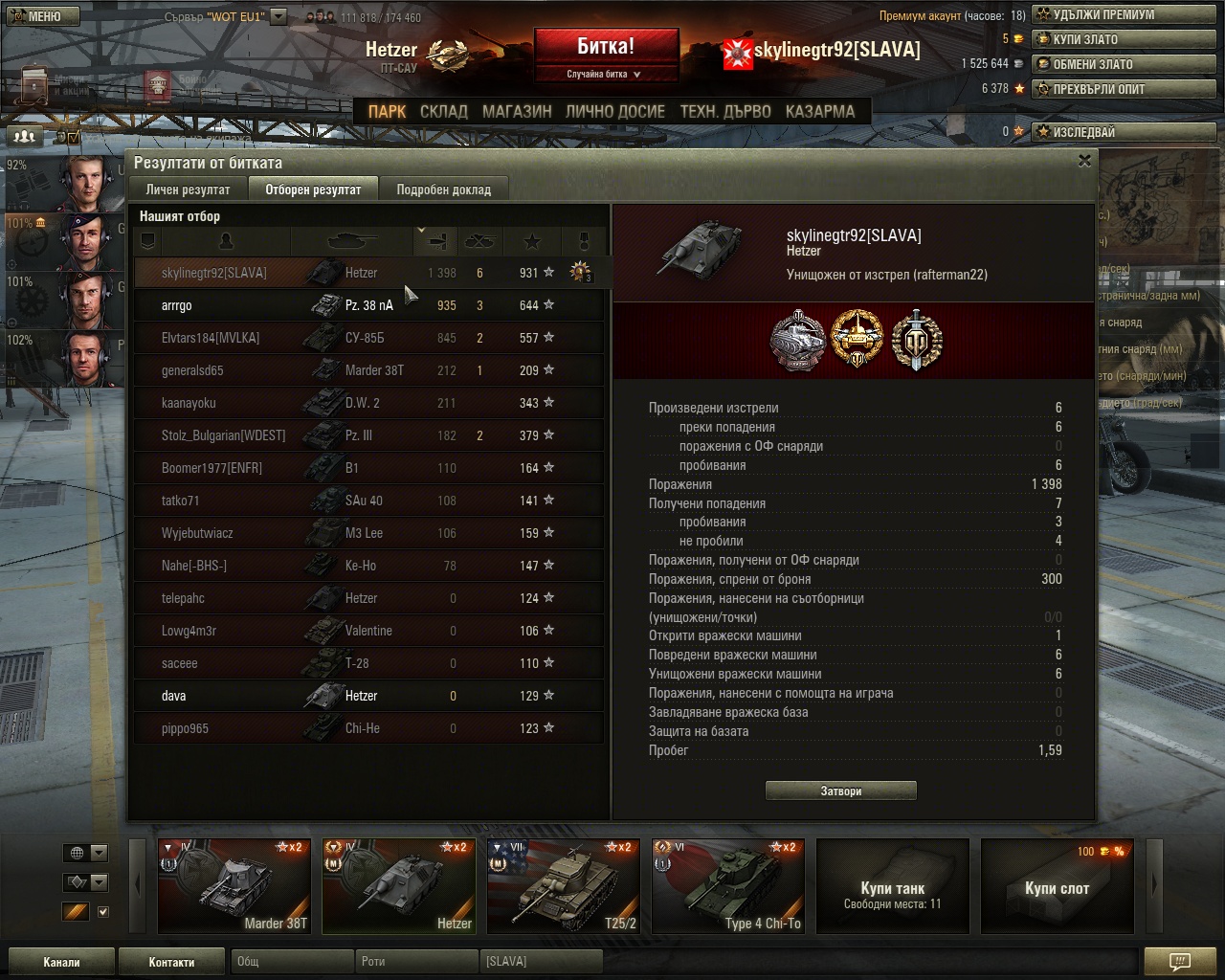Close the battle results window
1225x980 pixels.
pos(1084,161)
